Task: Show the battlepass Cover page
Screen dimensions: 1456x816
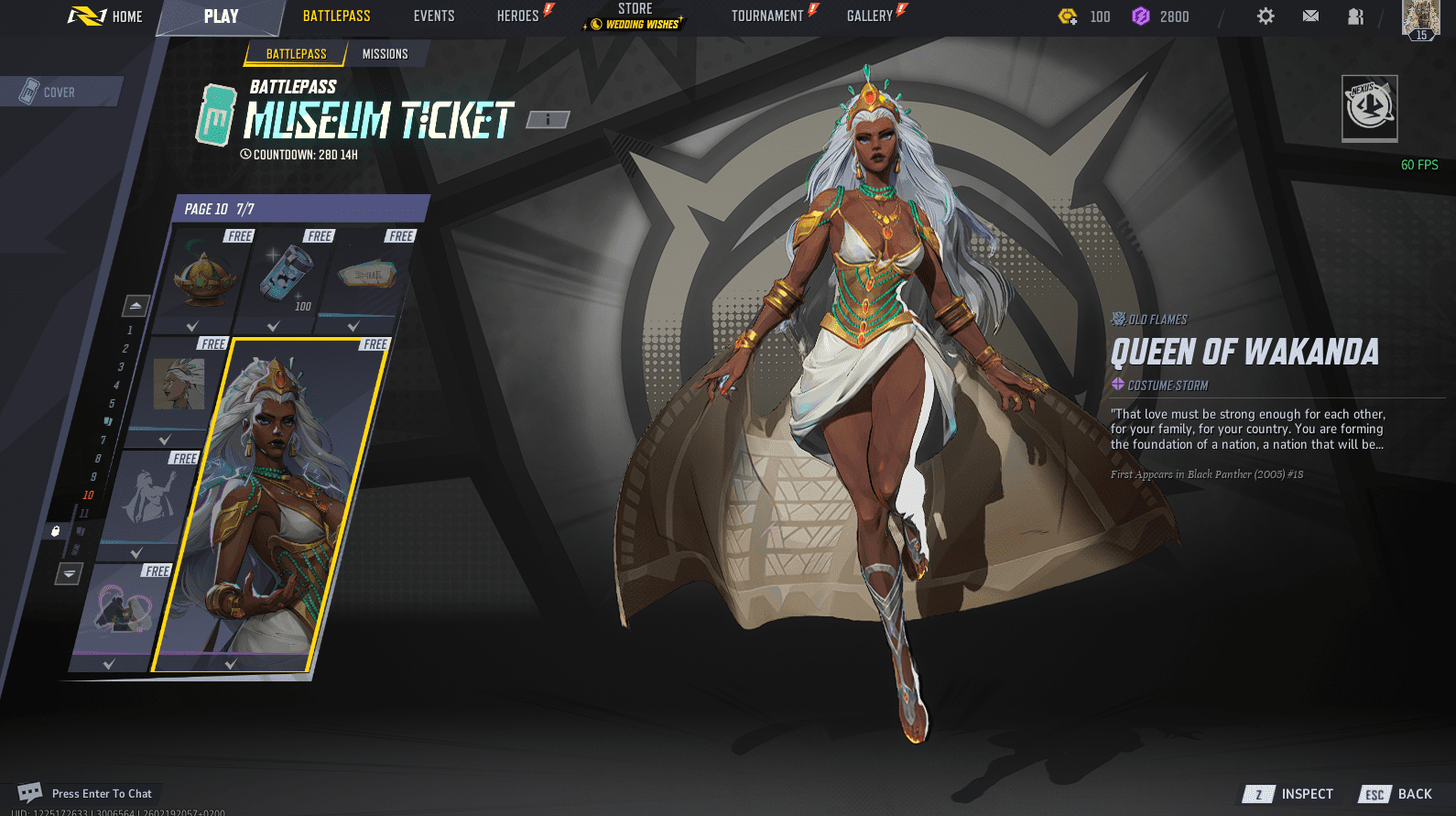Action: tap(59, 92)
